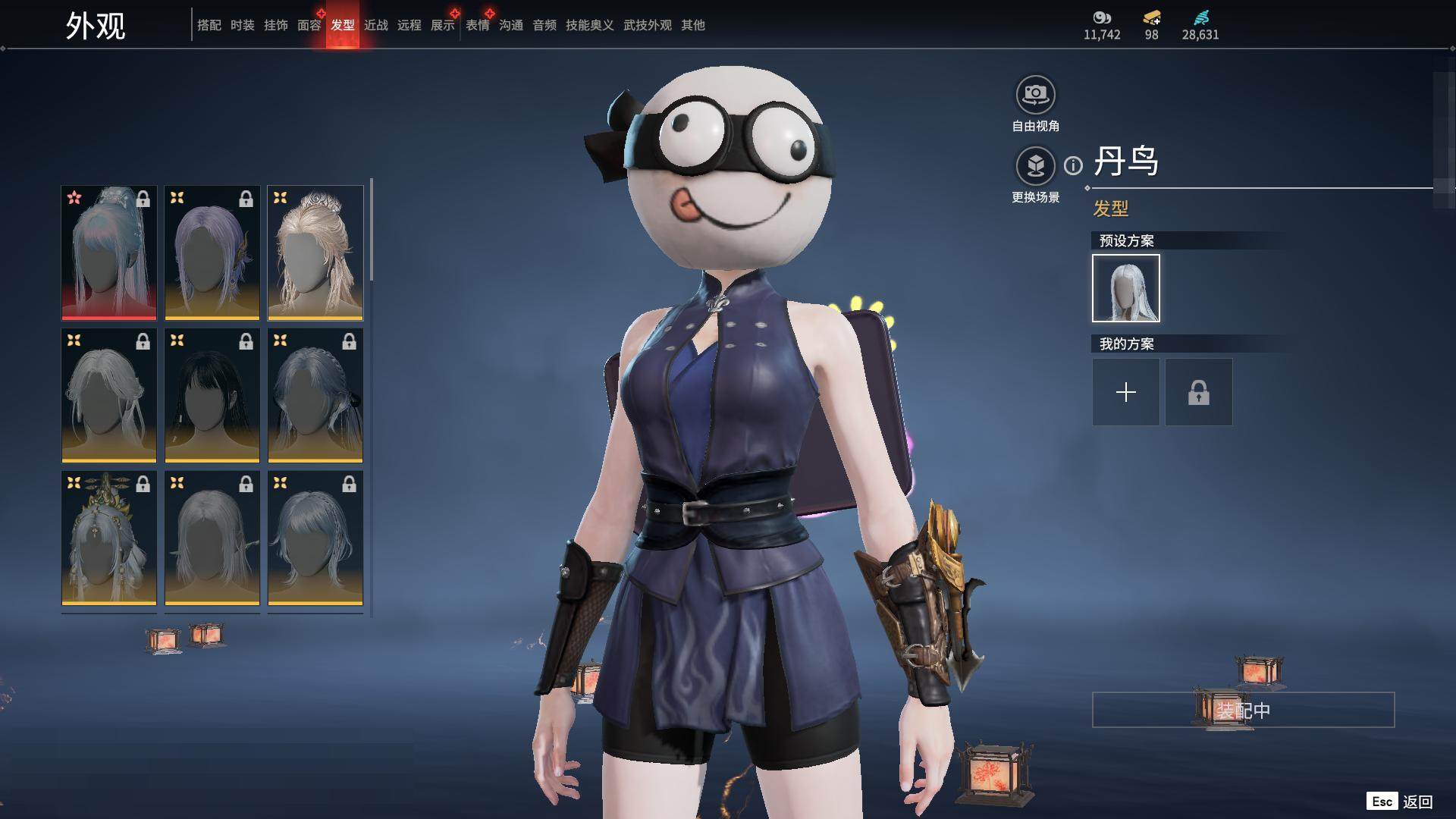Add a new scheme with the plus slot
Screen dimensions: 1456x819
1125,392
